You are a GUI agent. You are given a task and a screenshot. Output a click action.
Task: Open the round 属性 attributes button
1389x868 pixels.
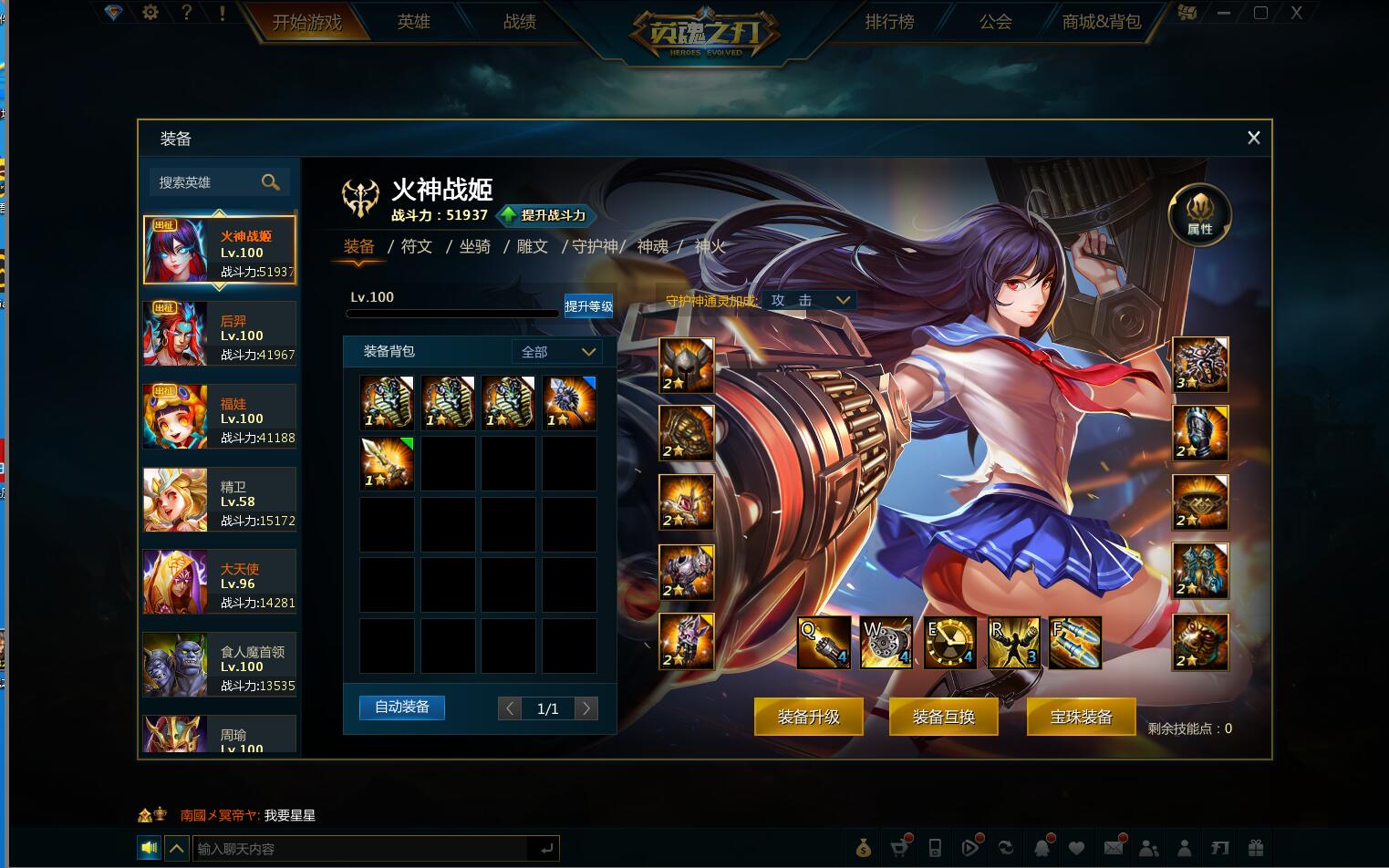pos(1199,215)
